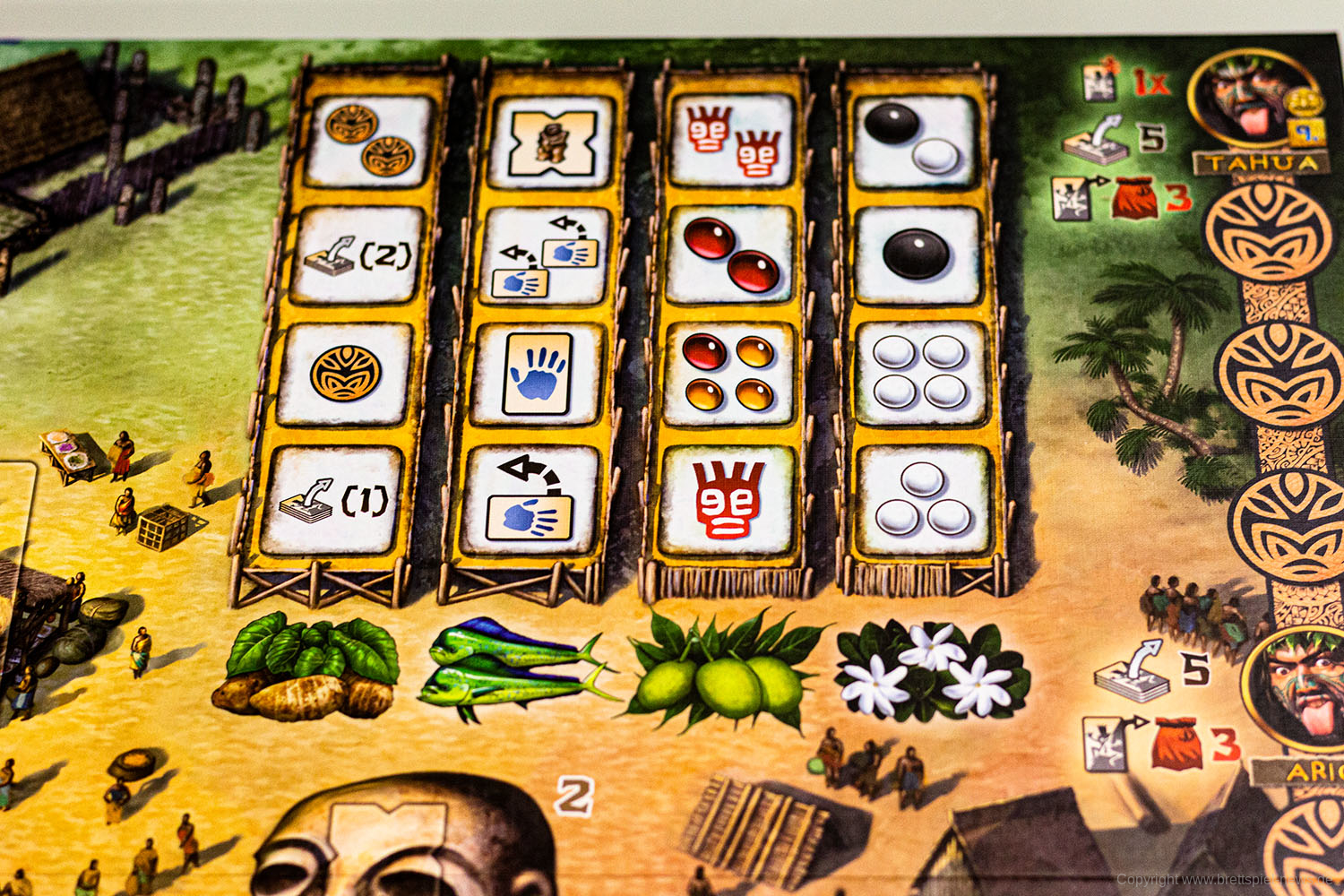
Task: Select the black and white stones tile
Action: (914, 140)
